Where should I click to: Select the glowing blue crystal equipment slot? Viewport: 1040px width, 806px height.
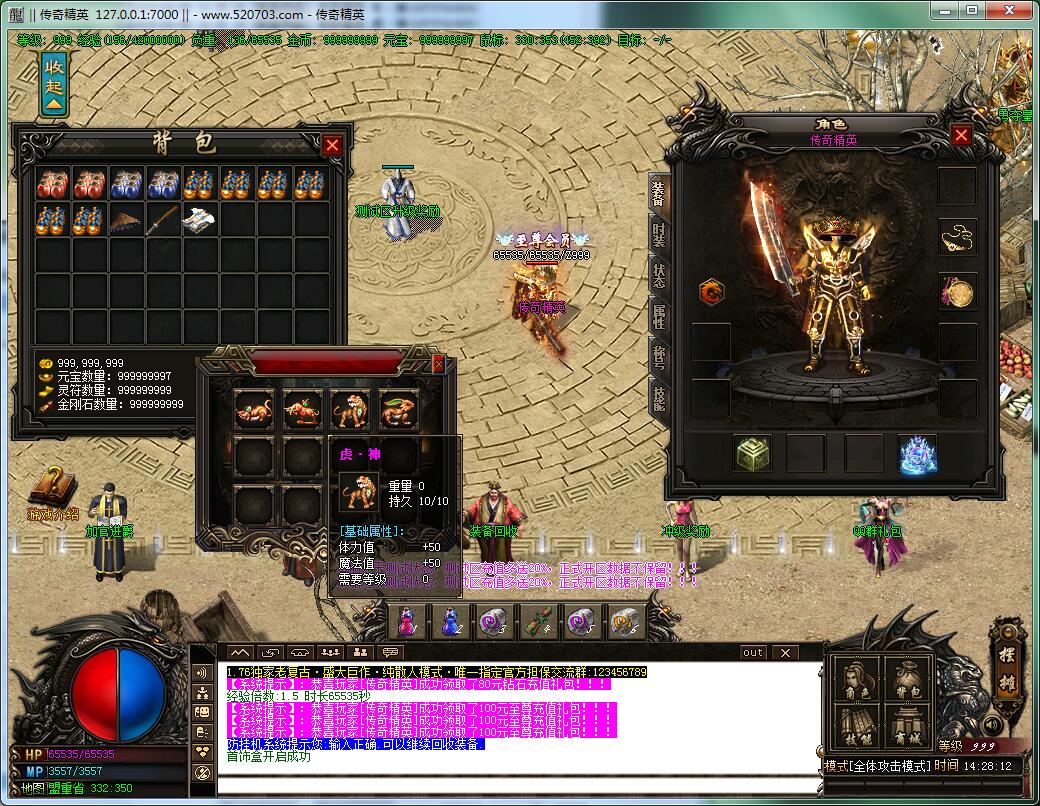coord(916,453)
